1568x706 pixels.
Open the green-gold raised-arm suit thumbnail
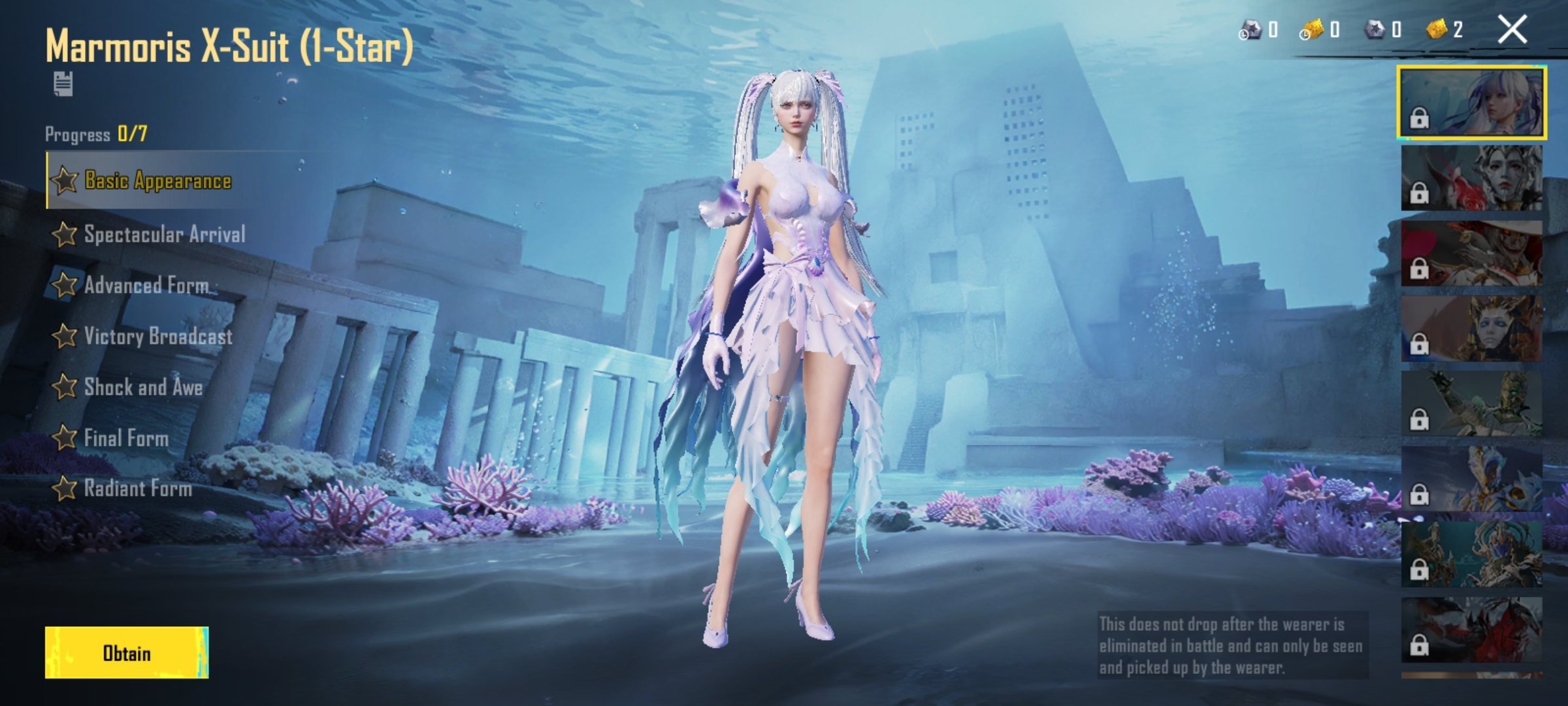pos(1471,403)
